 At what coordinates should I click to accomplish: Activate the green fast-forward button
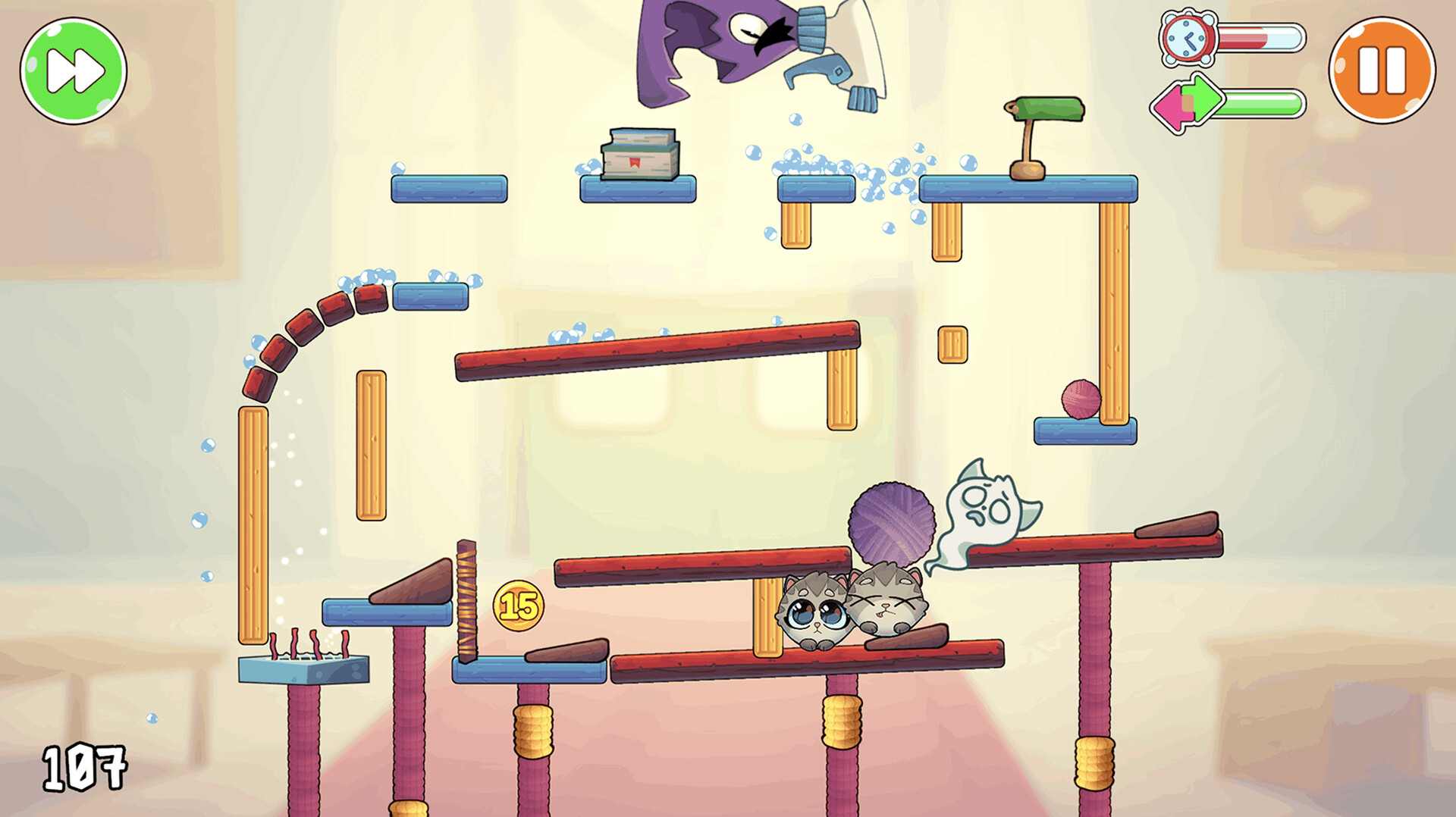point(74,70)
